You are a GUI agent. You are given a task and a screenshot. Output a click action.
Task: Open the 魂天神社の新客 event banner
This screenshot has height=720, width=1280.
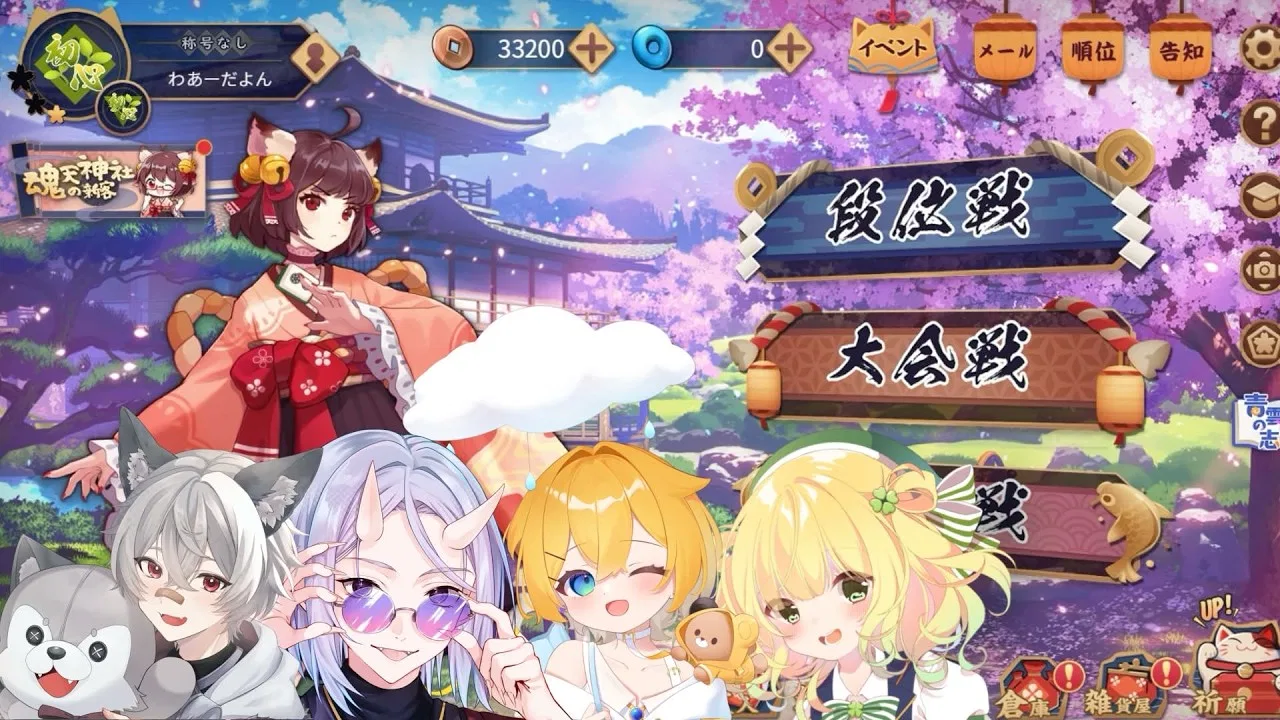[x=110, y=182]
